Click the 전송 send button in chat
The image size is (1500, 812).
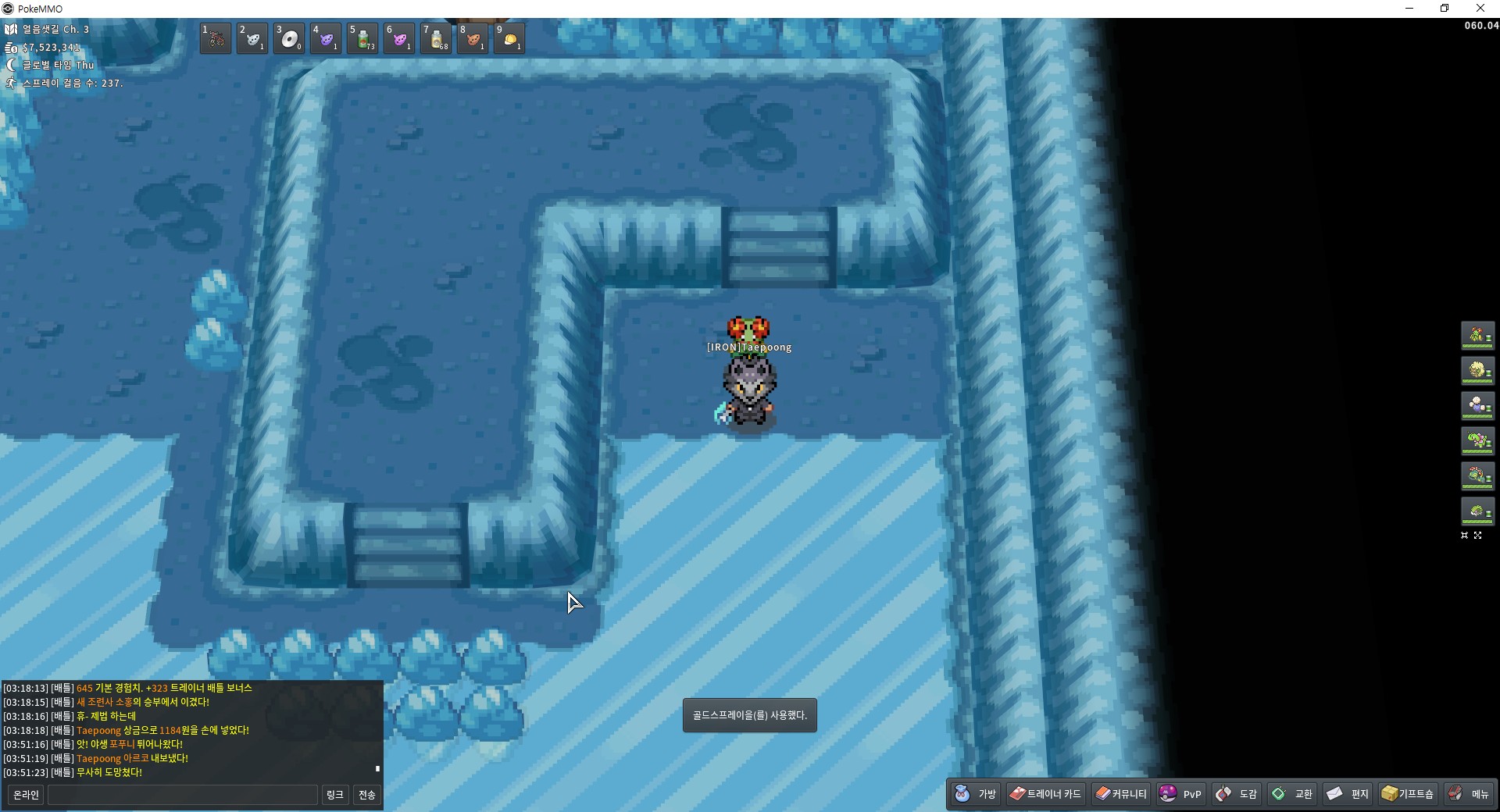(367, 795)
